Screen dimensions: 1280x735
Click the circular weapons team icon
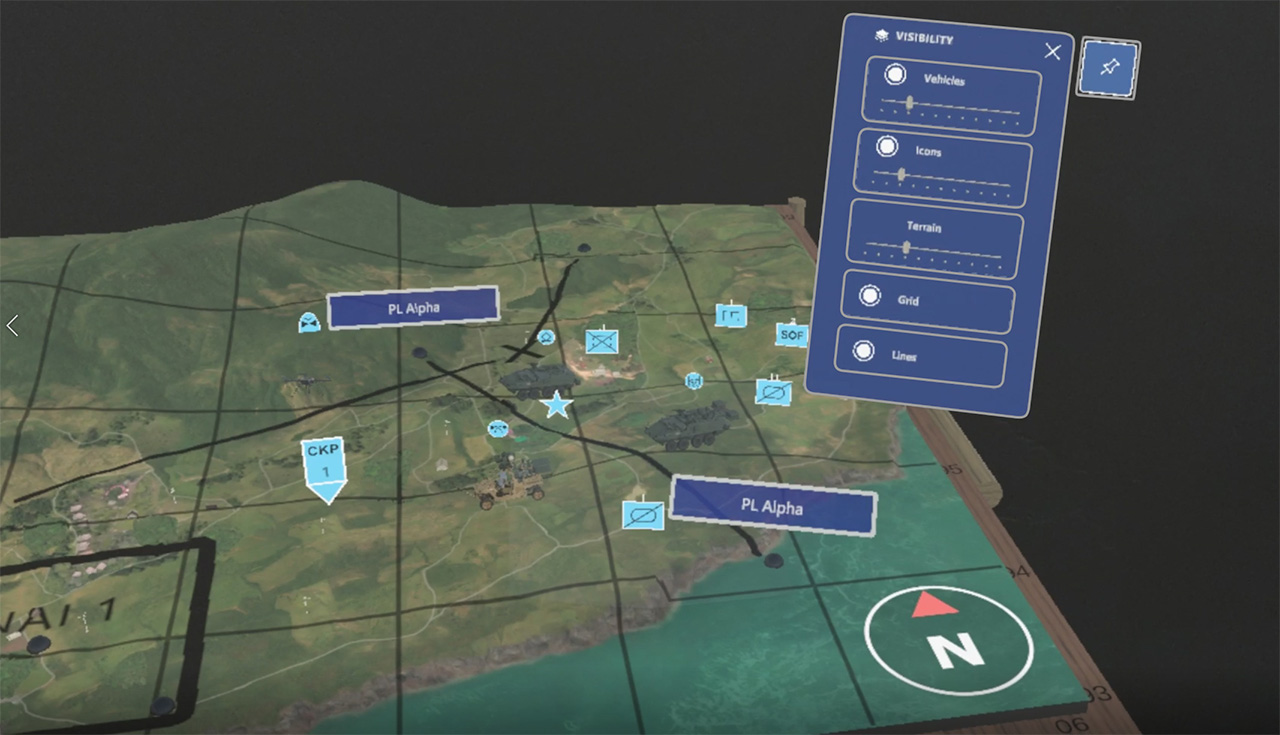pyautogui.click(x=497, y=428)
